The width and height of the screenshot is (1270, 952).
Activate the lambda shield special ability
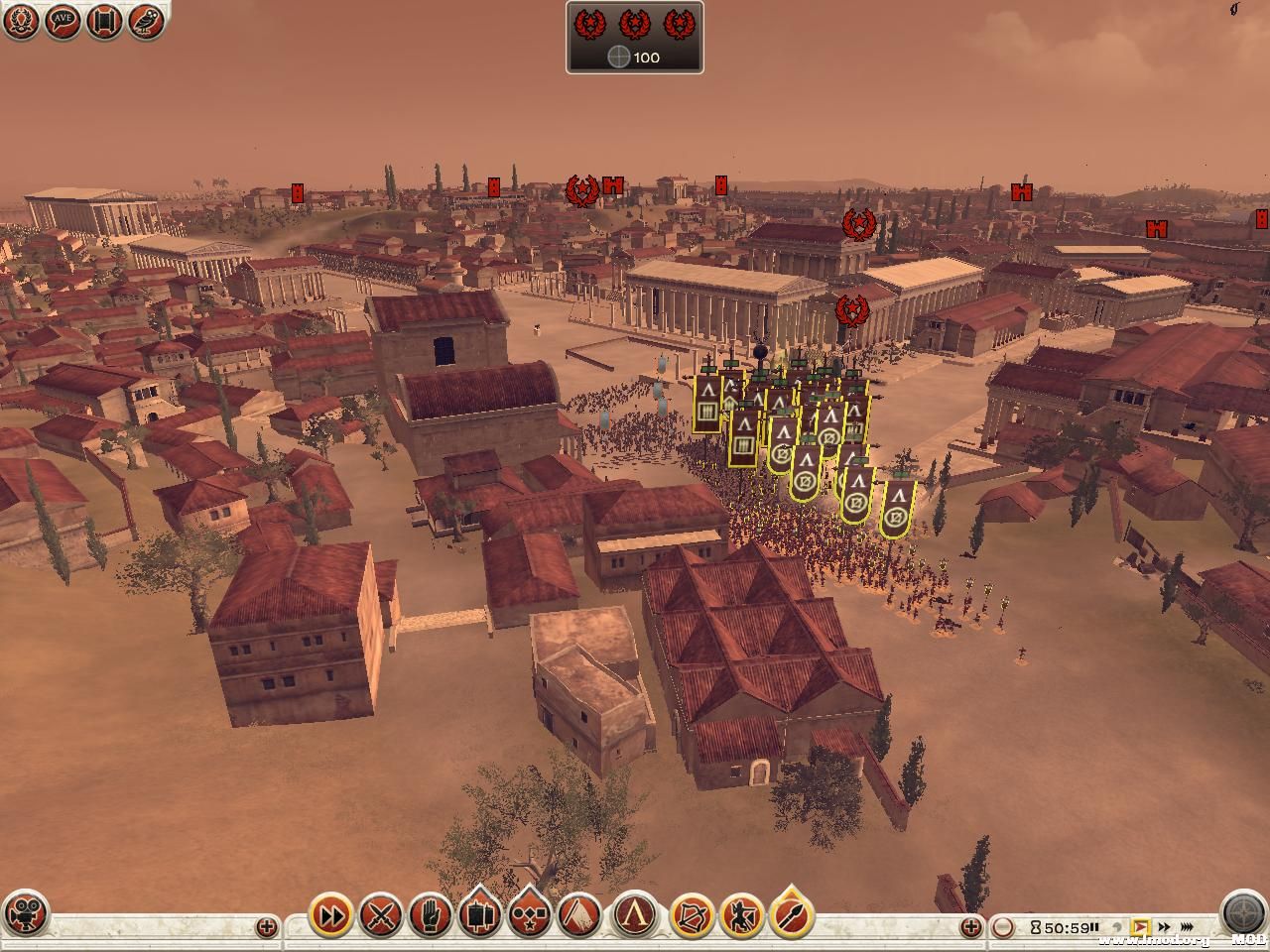tap(637, 916)
